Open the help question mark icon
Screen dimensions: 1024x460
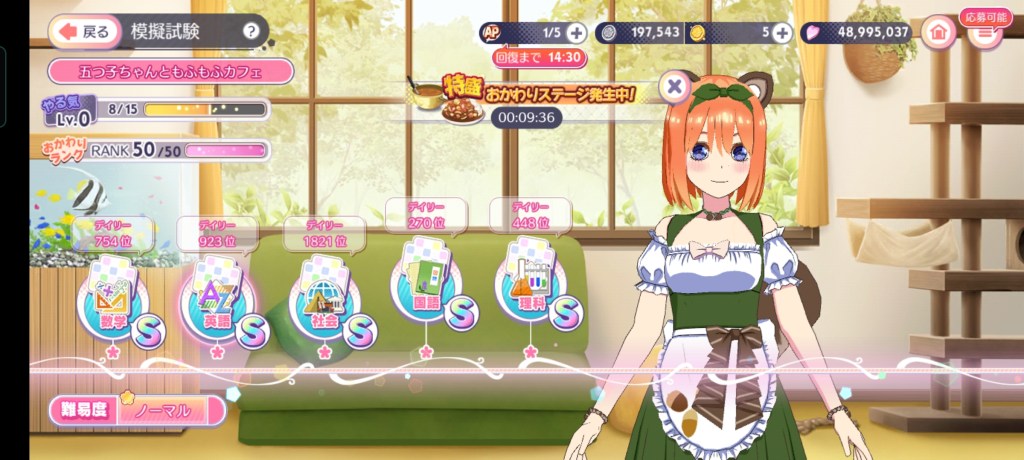coord(250,31)
